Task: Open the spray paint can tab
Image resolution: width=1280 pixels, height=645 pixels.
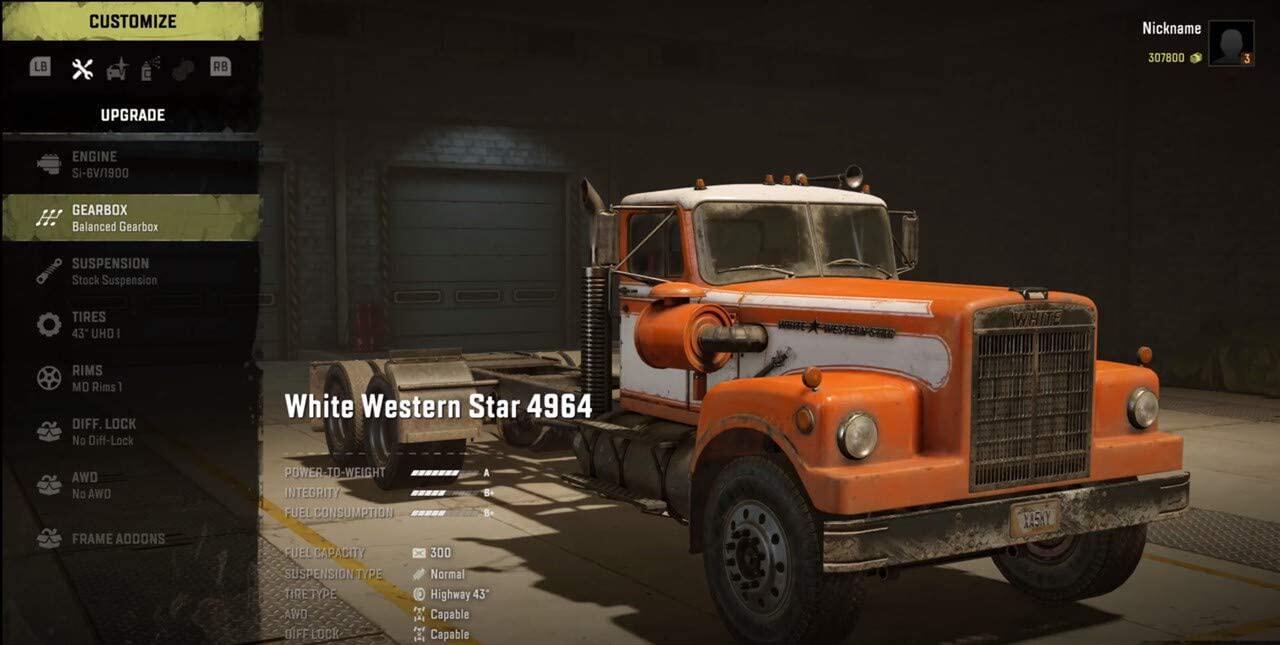Action: [150, 69]
